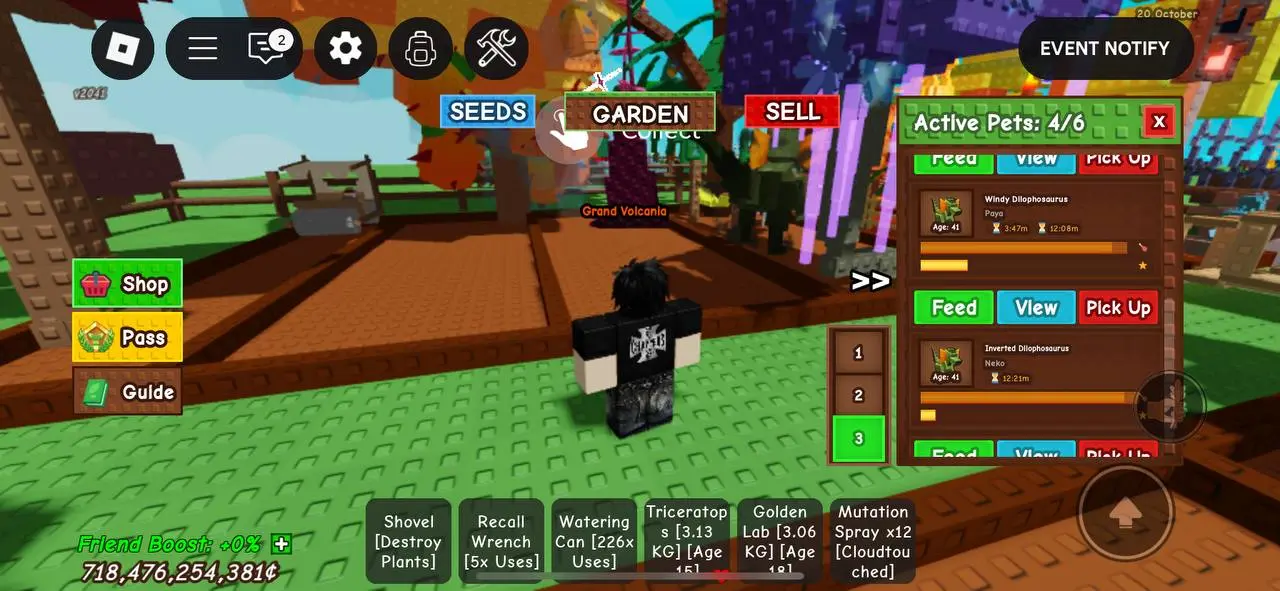Open the hammer and wrench tools icon
The image size is (1280, 591).
click(x=496, y=48)
